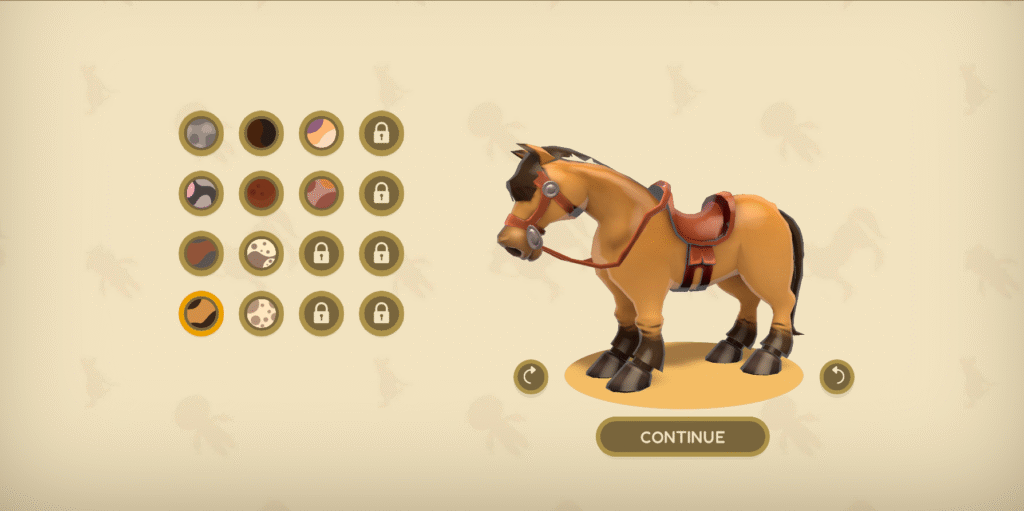This screenshot has height=511, width=1024.
Task: Pick the purple, orange and cream coat
Action: (321, 133)
